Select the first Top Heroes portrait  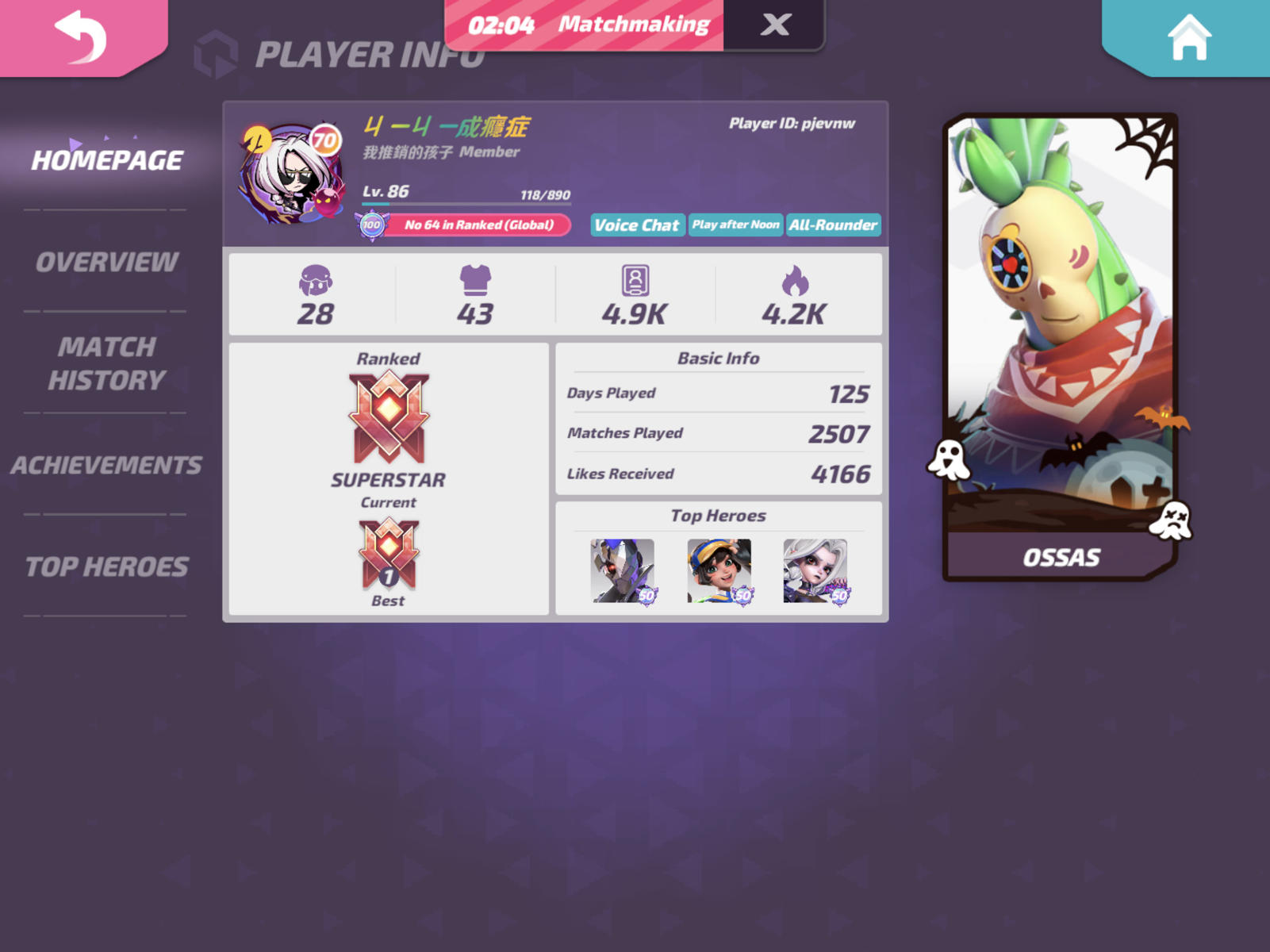(x=623, y=570)
